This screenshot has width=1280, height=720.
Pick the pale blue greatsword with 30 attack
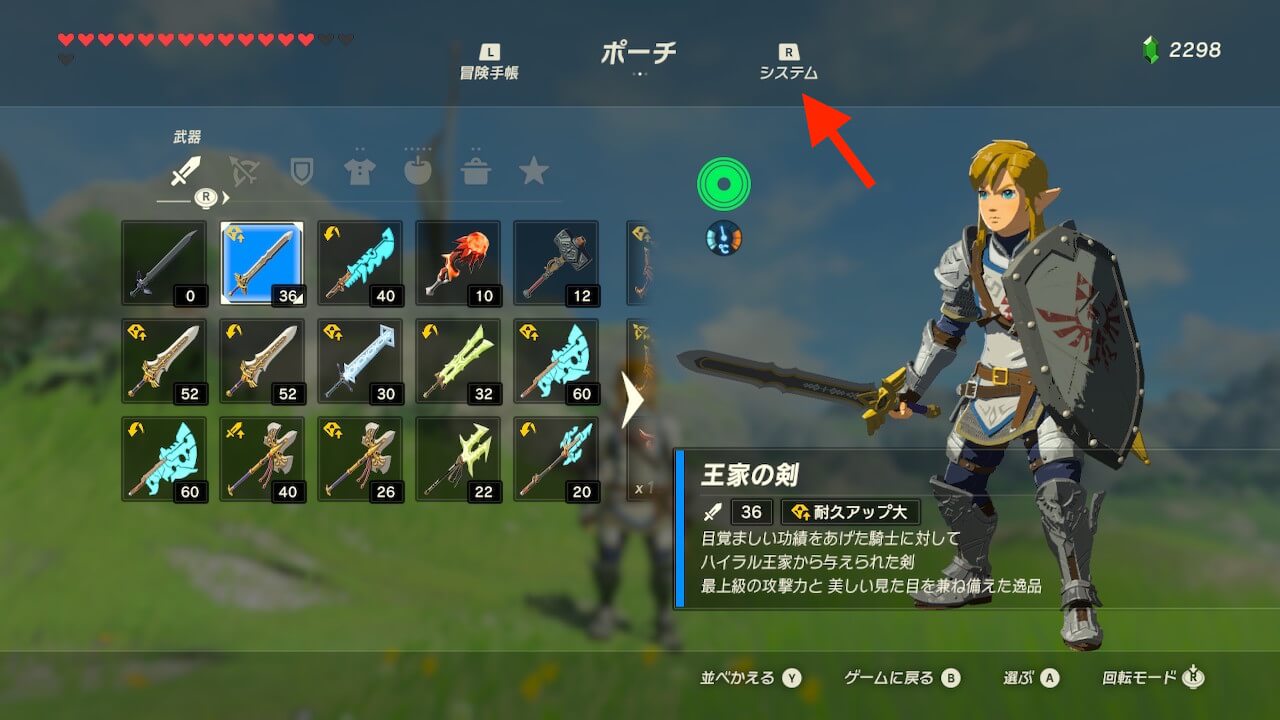click(360, 361)
